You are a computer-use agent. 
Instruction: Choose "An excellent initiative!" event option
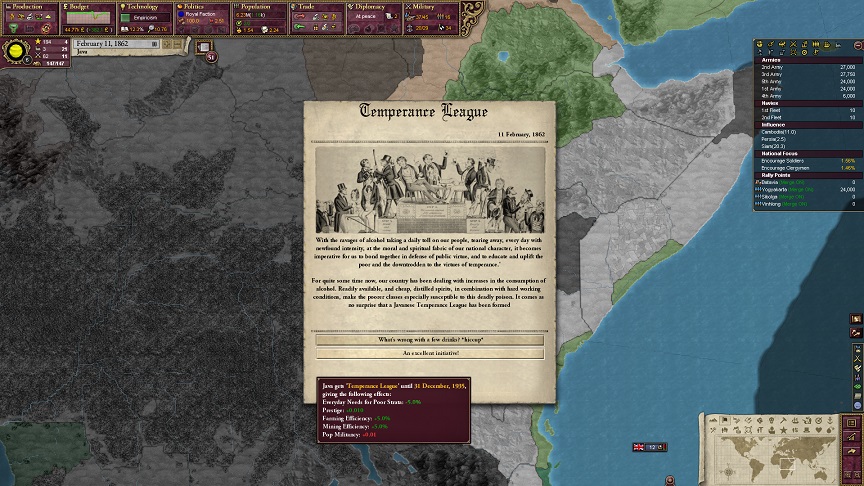click(430, 353)
